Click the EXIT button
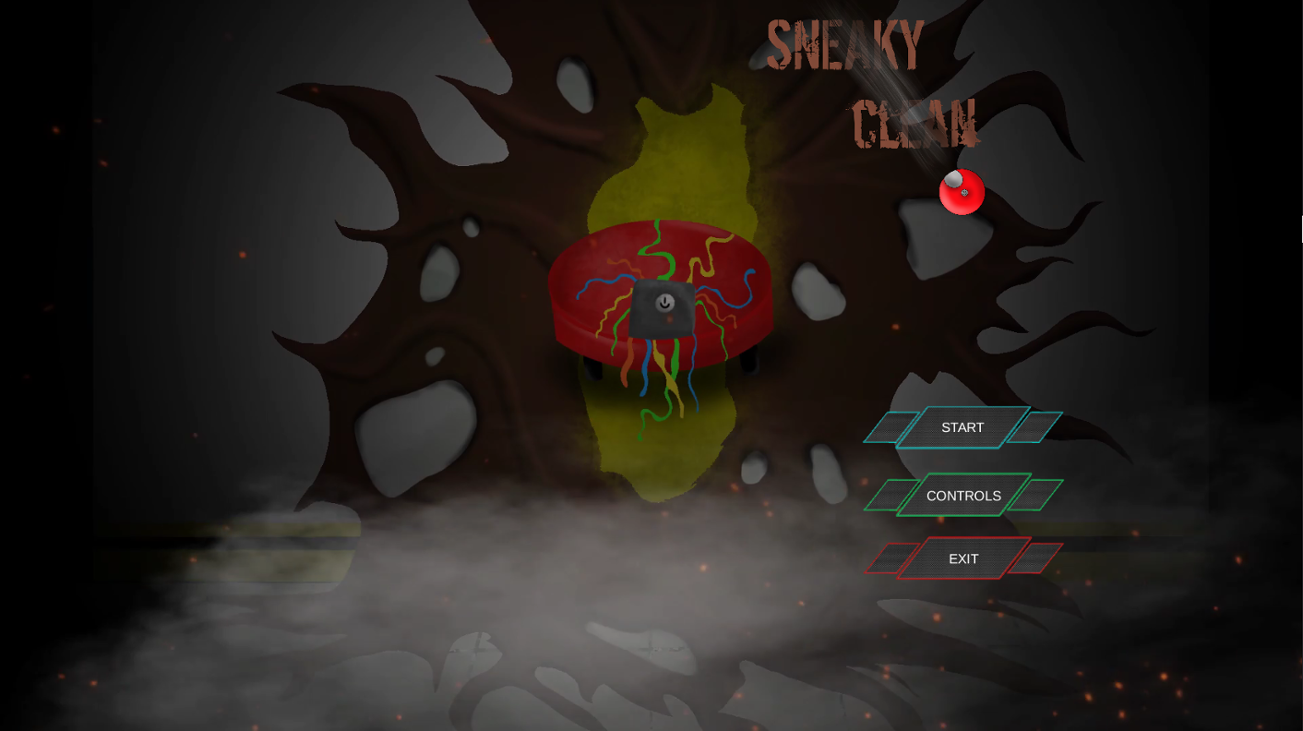The width and height of the screenshot is (1303, 731). pyautogui.click(x=962, y=559)
